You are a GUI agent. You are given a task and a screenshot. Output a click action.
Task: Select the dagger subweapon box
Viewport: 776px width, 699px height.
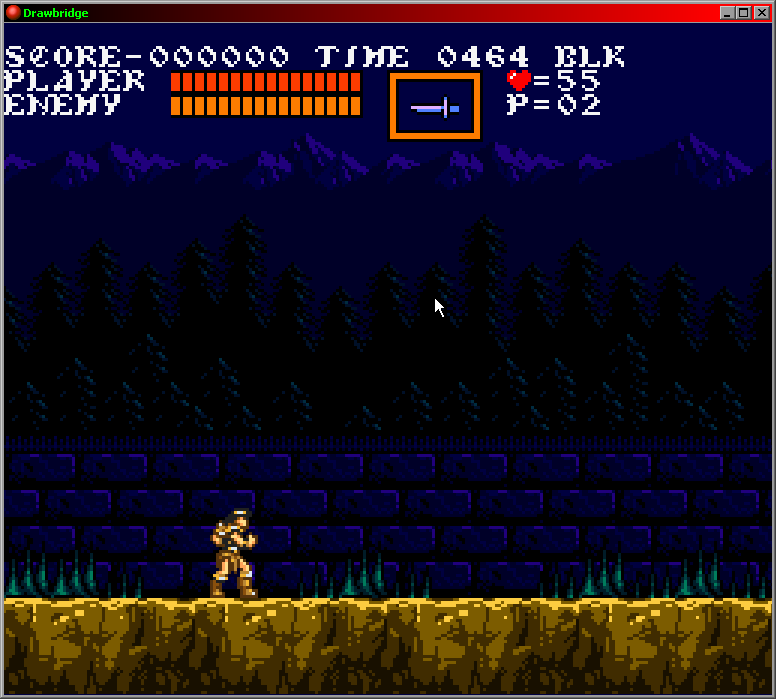tap(435, 106)
